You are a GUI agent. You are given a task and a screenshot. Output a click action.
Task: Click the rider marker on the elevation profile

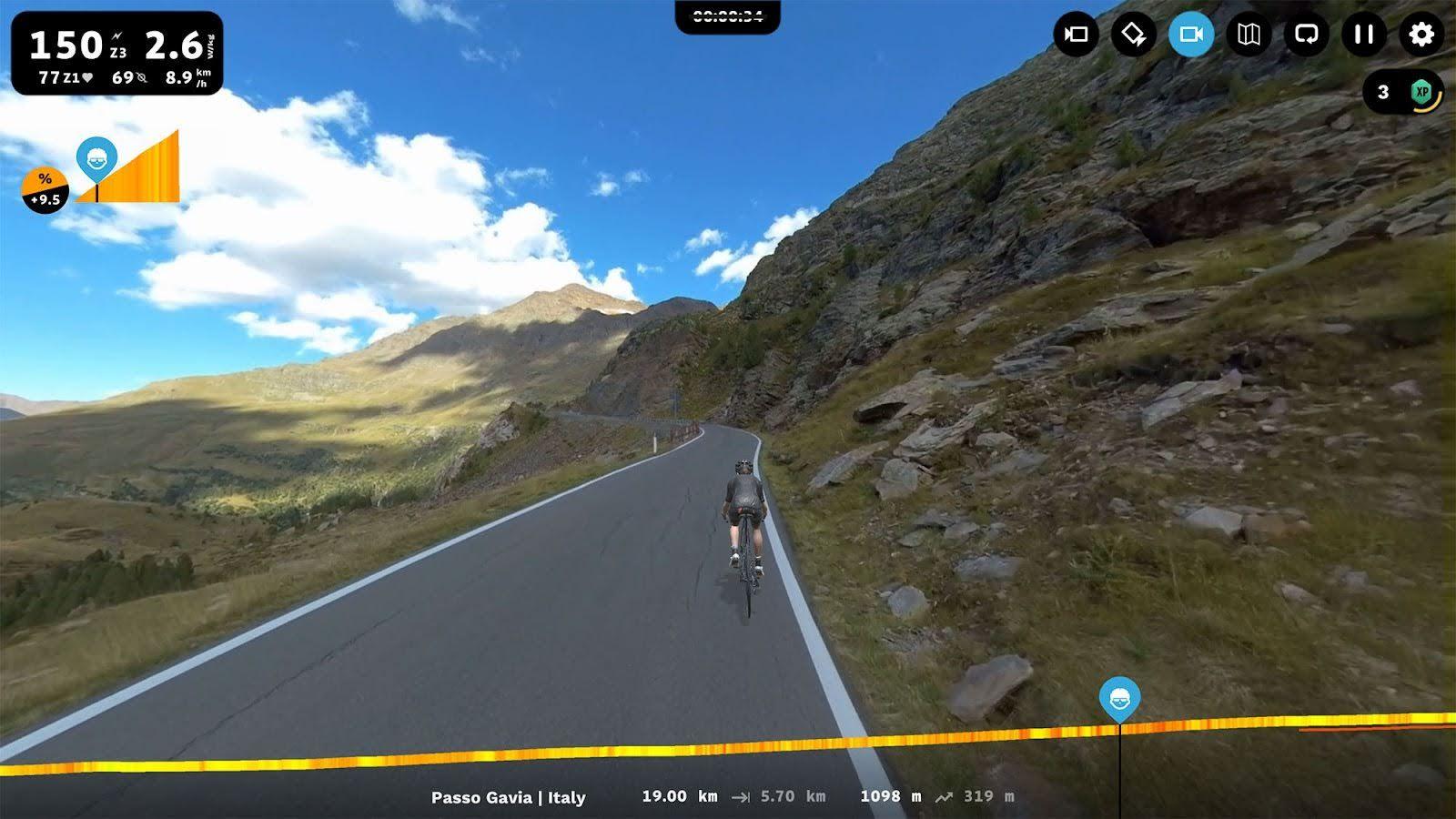pos(1119,698)
